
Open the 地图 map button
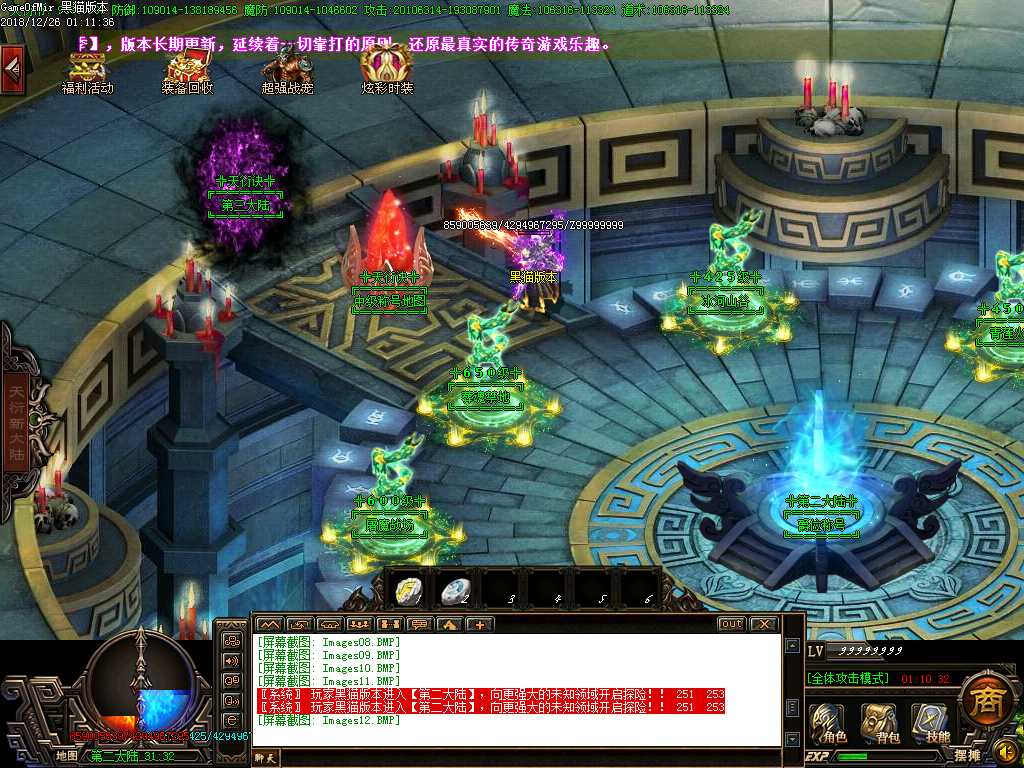(x=66, y=756)
